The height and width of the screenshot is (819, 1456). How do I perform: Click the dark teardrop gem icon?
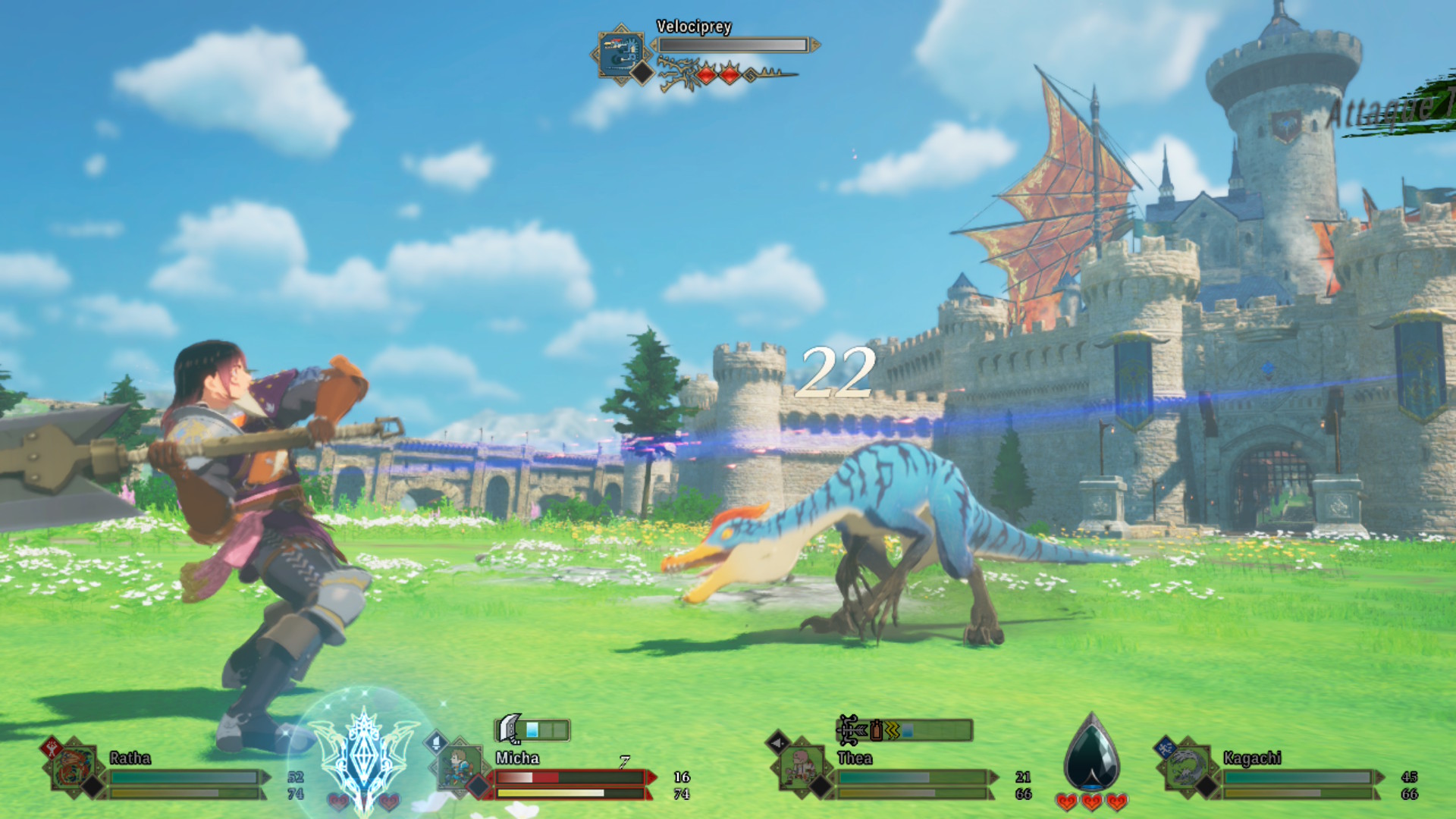[x=1091, y=755]
